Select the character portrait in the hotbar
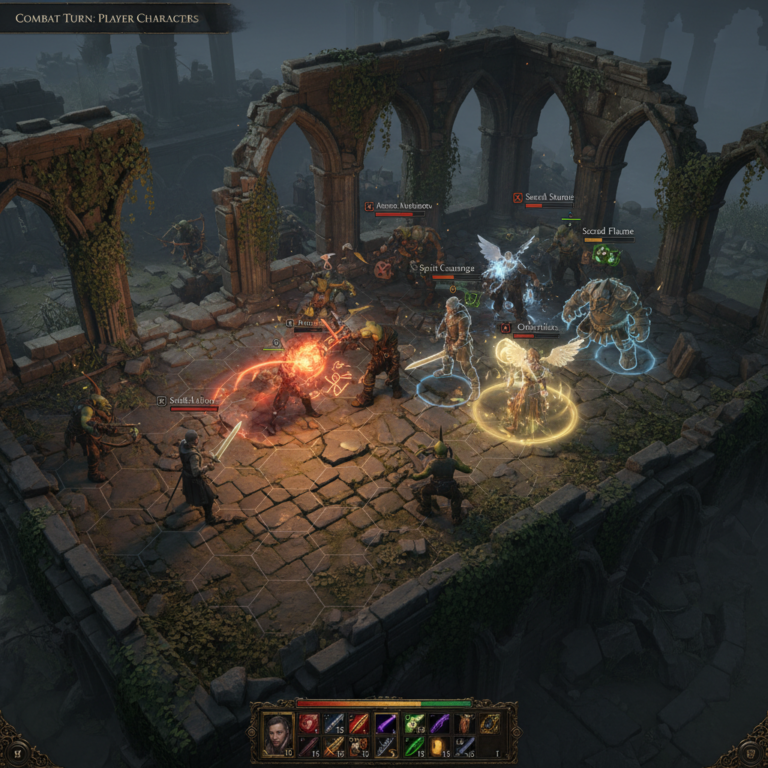This screenshot has width=768, height=768. (x=279, y=735)
